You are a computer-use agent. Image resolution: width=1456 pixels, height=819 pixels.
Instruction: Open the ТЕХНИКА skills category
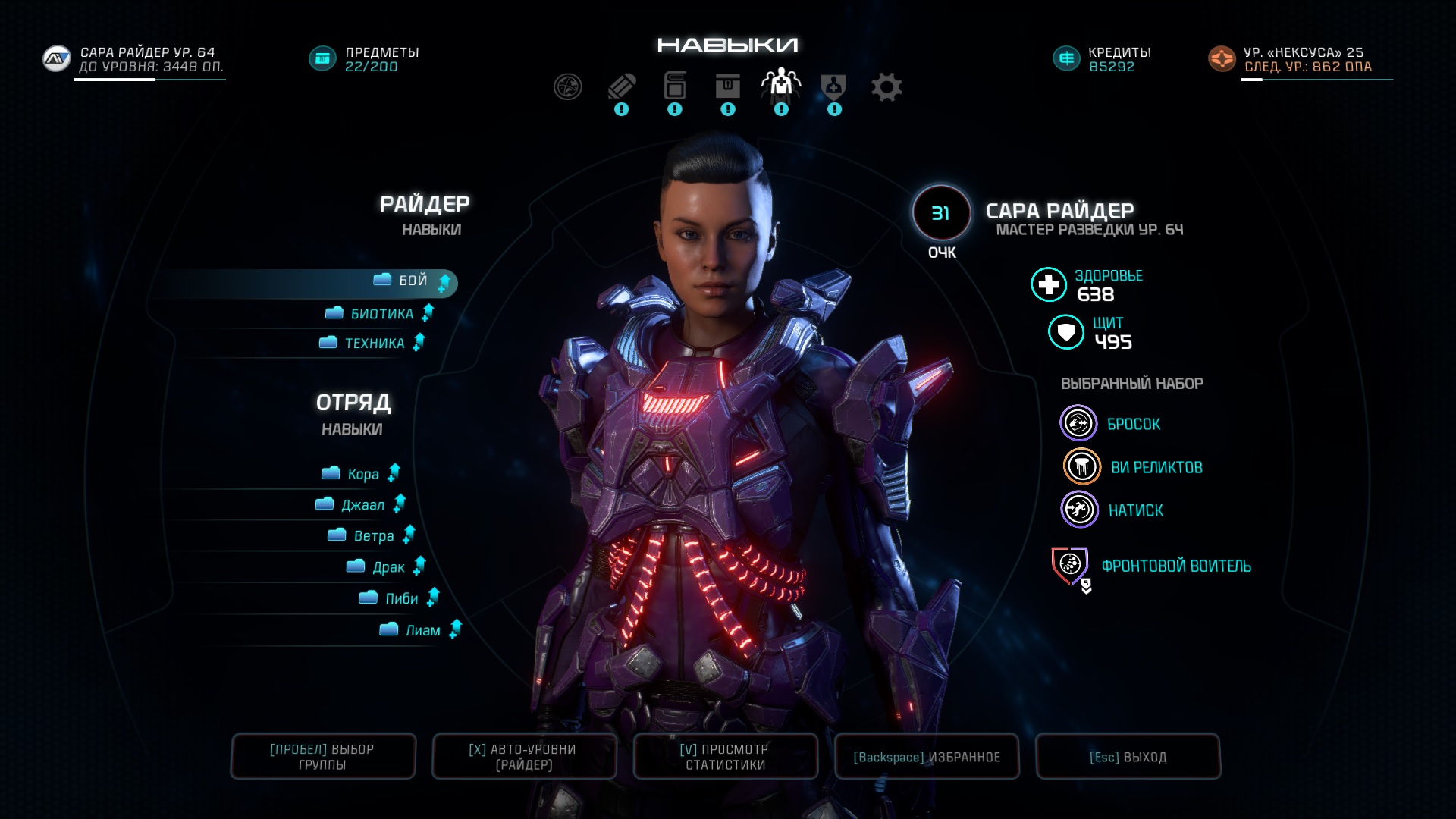[x=374, y=344]
